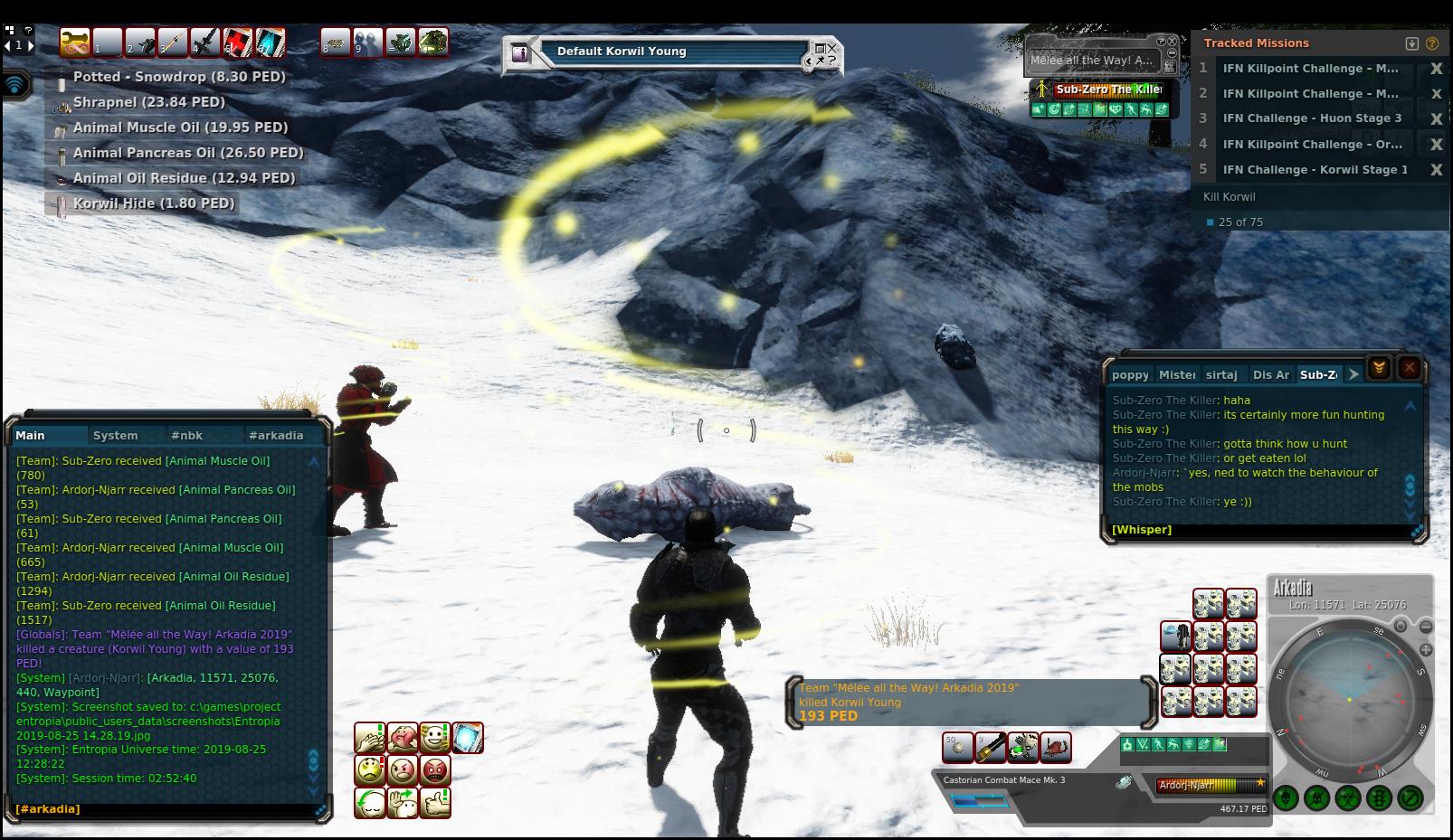The width and height of the screenshot is (1453, 840).
Task: Use the red cross heal hotbar slot
Action: tap(238, 42)
